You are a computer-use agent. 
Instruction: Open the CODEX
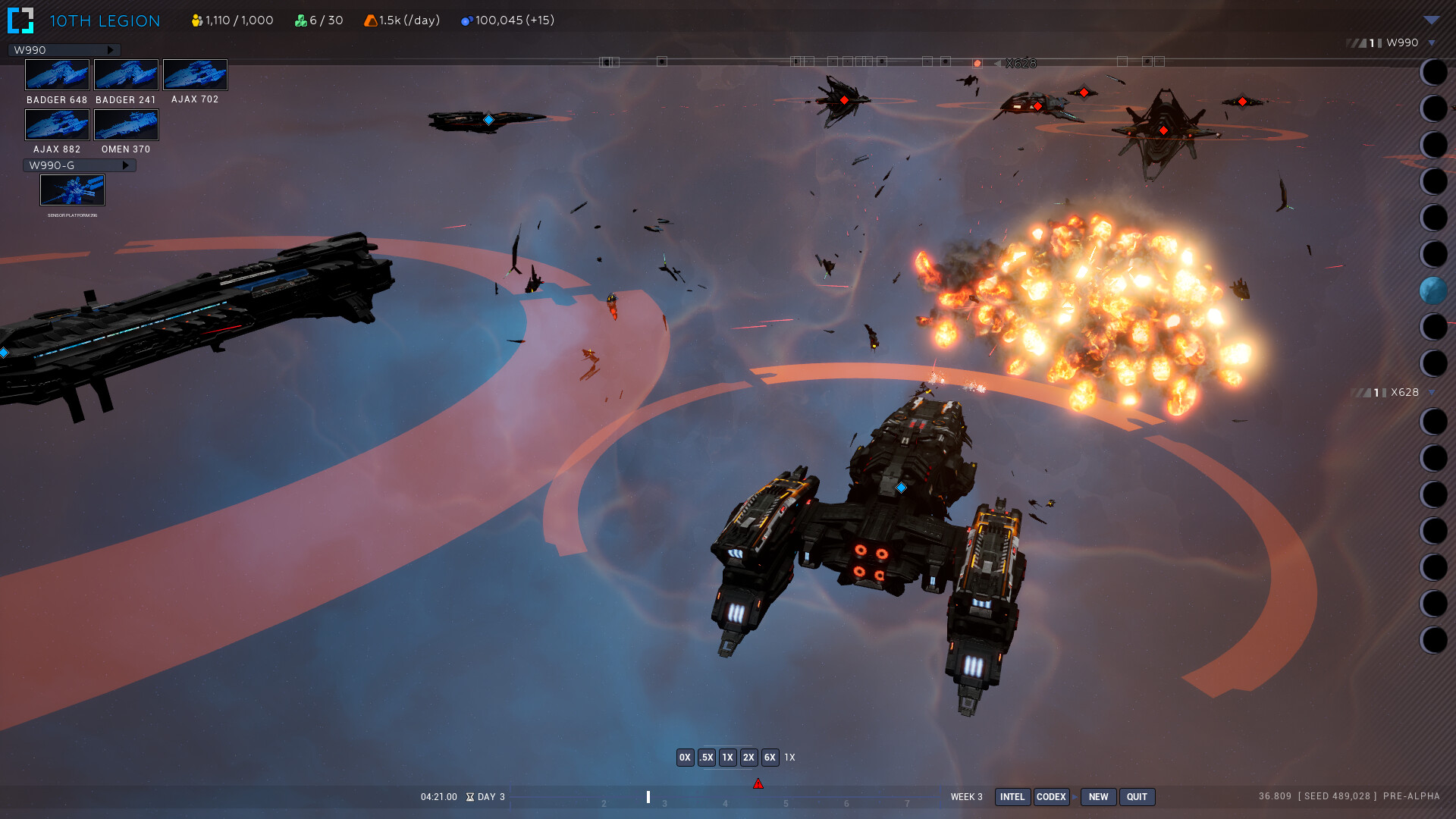(x=1051, y=797)
